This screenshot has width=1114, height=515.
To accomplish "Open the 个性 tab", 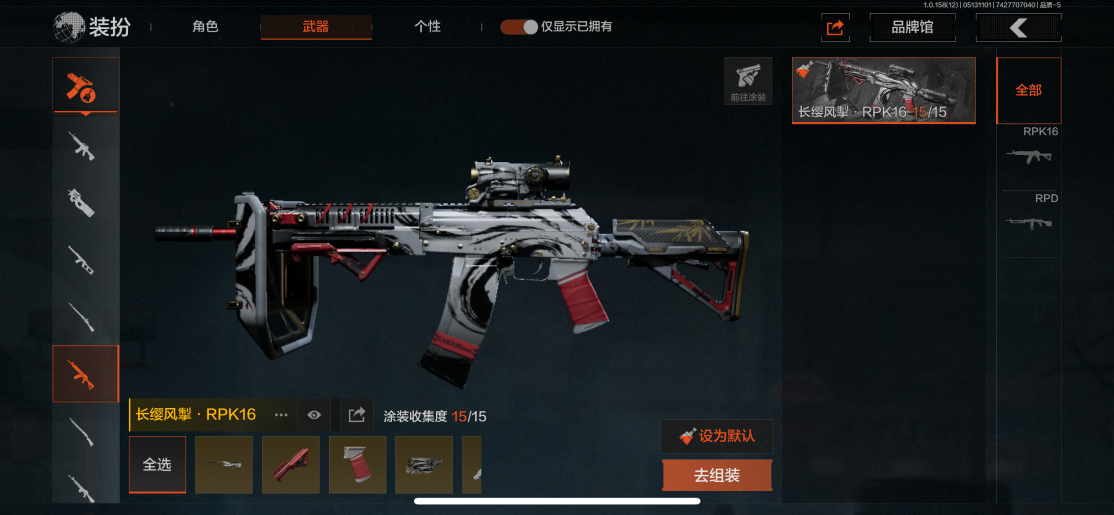I will pos(427,27).
